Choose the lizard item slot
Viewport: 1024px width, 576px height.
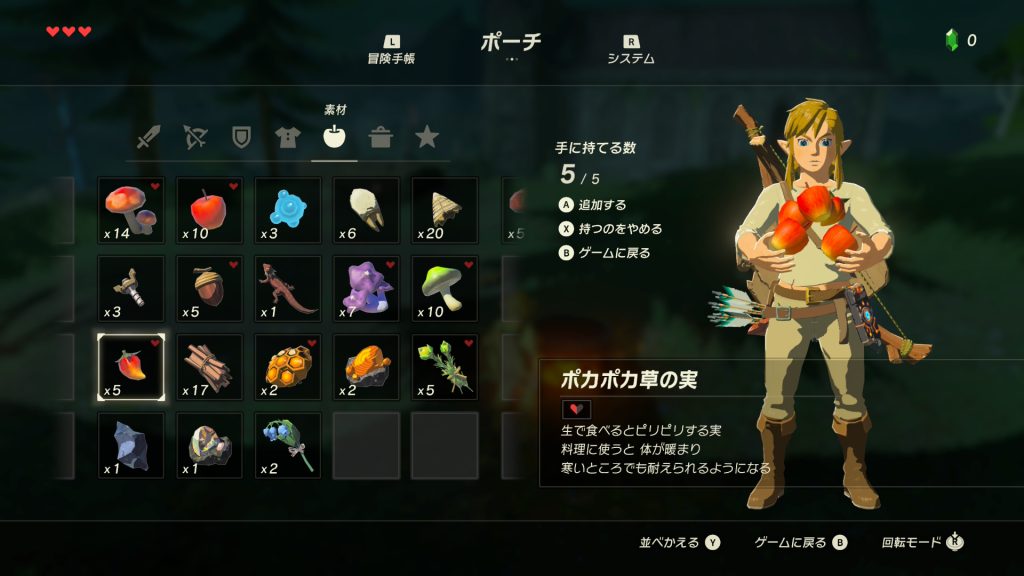(288, 289)
